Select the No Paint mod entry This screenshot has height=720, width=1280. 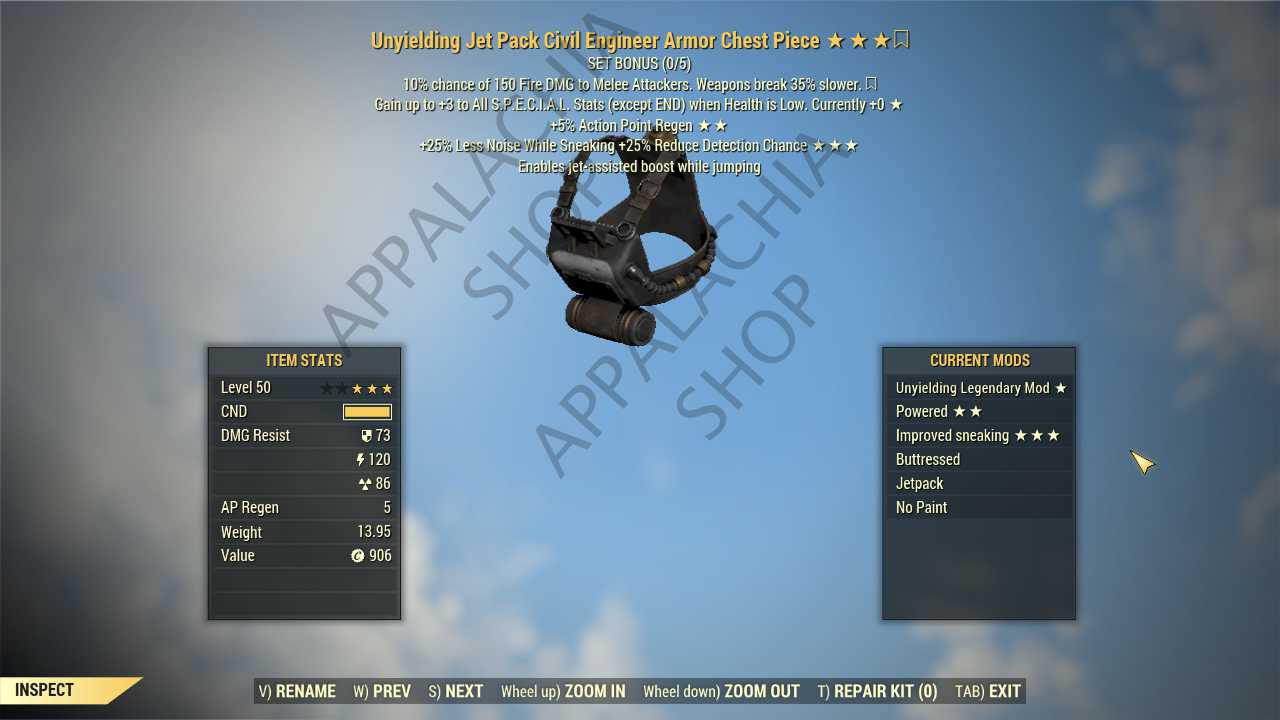click(x=980, y=508)
